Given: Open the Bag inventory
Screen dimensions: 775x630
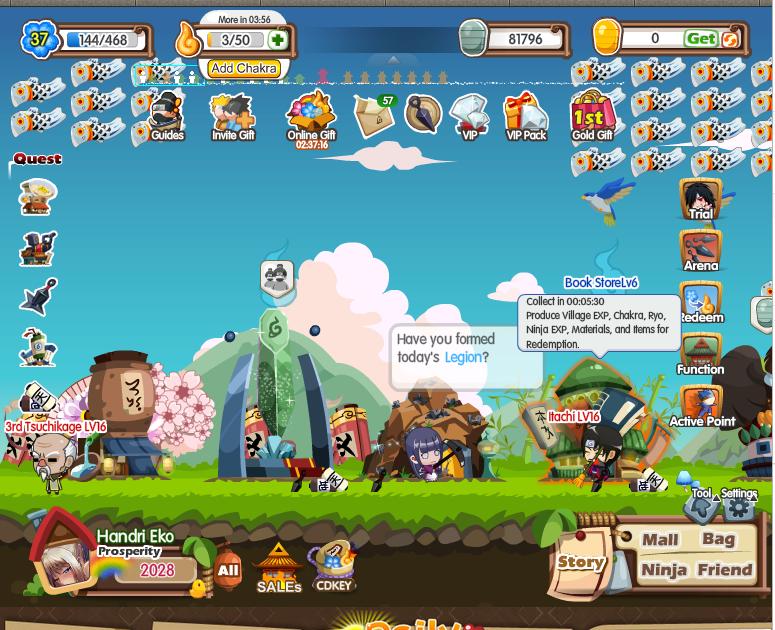Looking at the screenshot, I should coord(718,540).
